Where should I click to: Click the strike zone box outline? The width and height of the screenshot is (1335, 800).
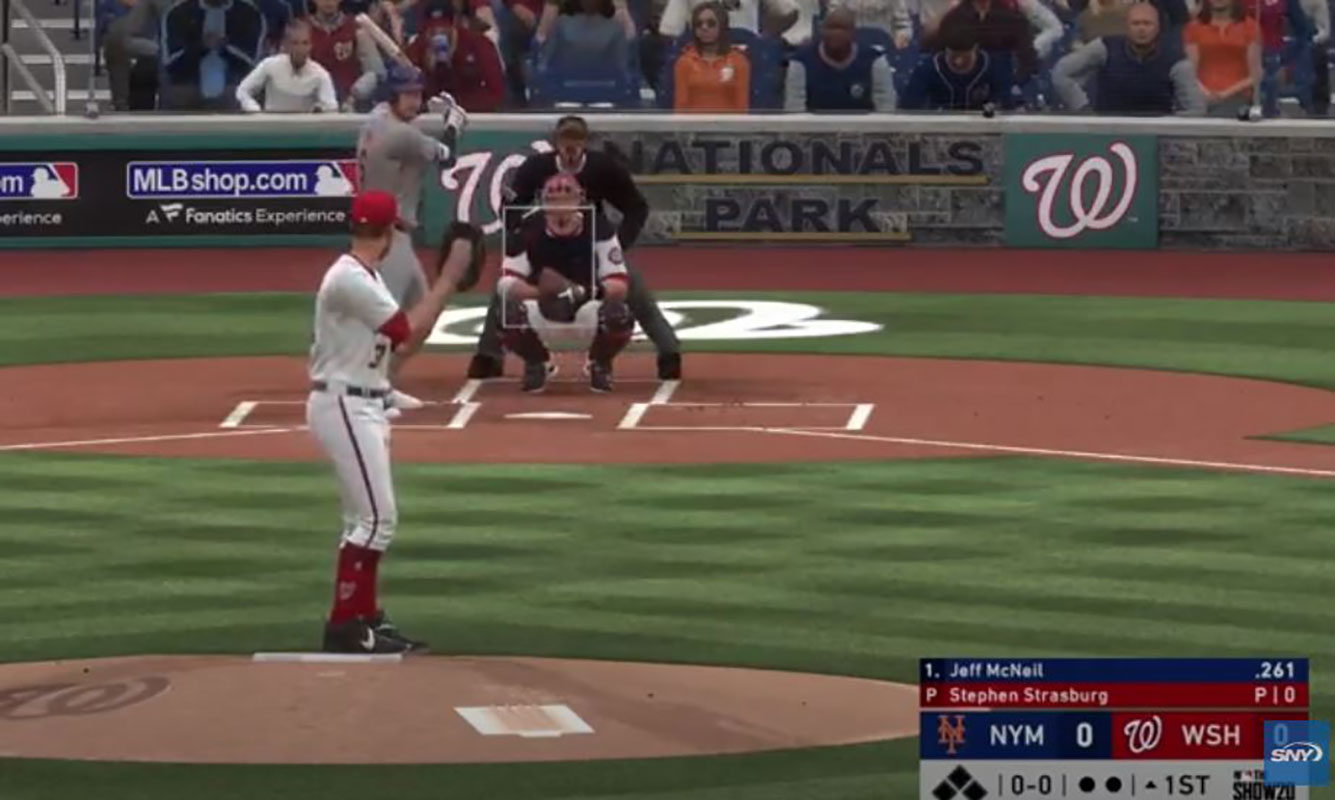[x=549, y=267]
